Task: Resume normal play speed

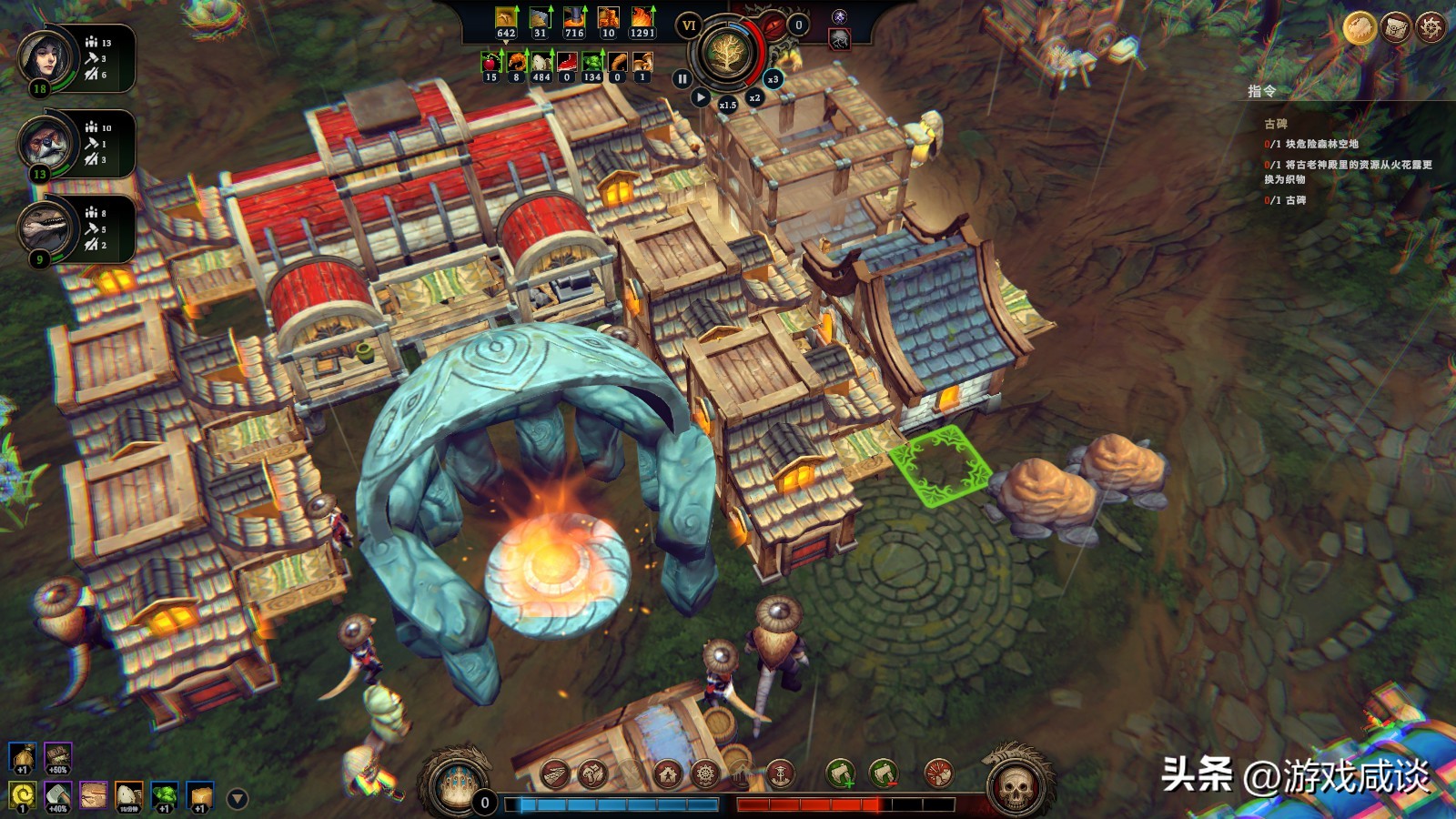Action: point(700,97)
